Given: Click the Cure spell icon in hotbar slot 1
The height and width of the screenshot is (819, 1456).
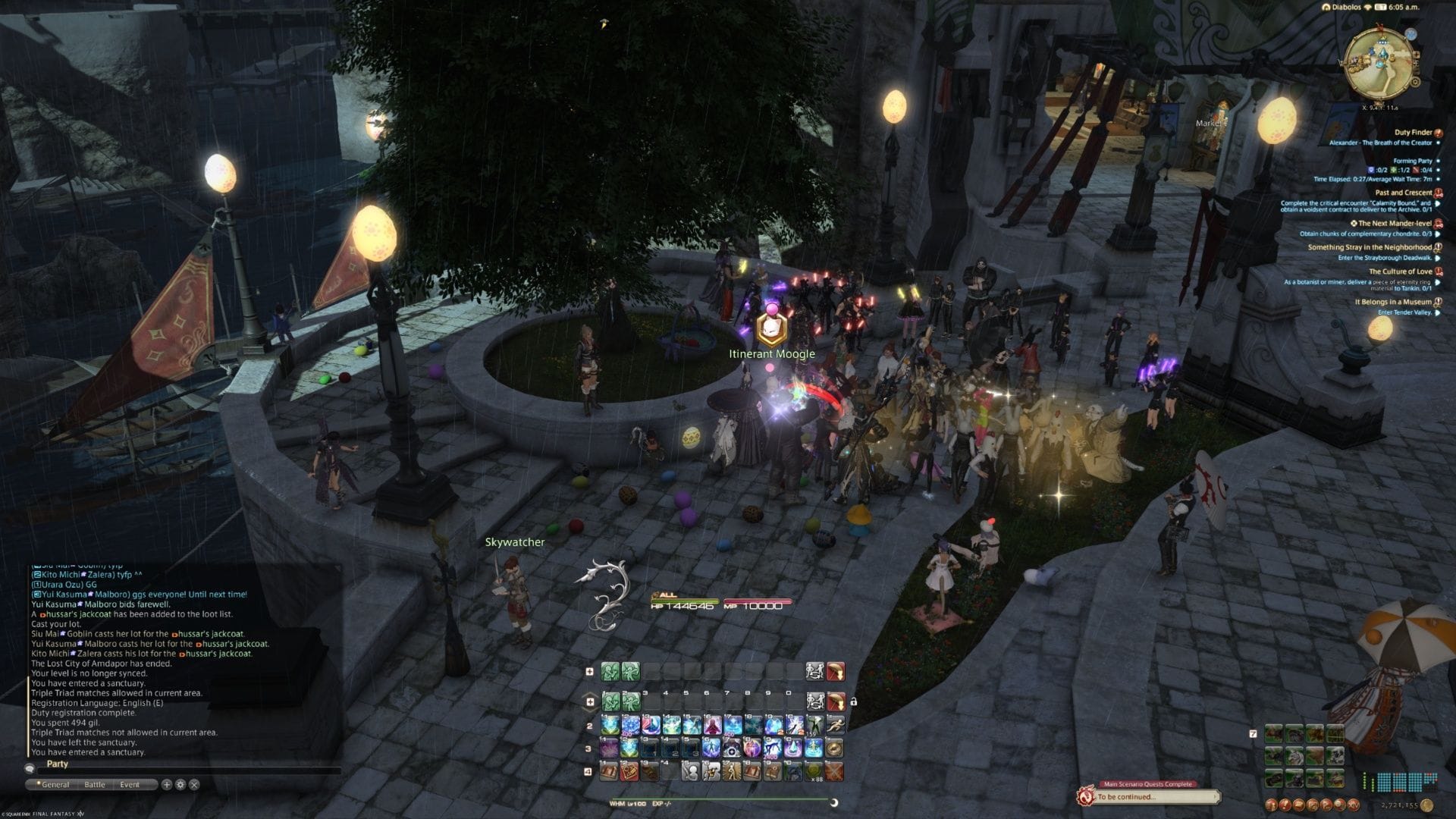Looking at the screenshot, I should click(610, 726).
